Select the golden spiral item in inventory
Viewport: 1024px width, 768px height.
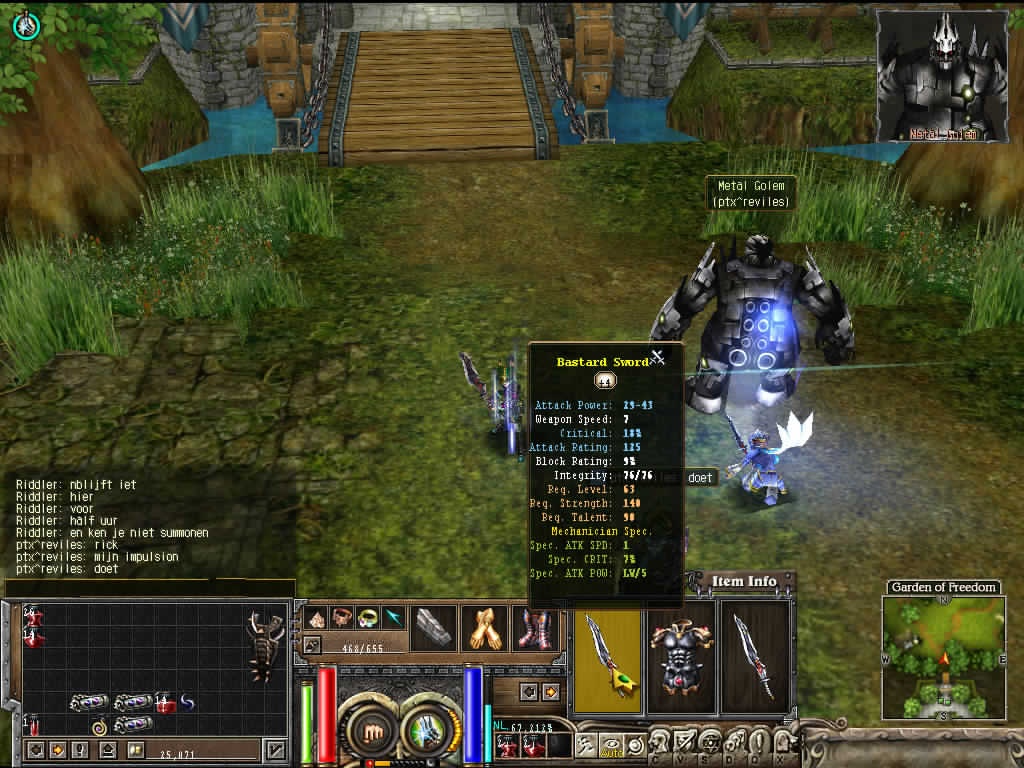[x=99, y=726]
